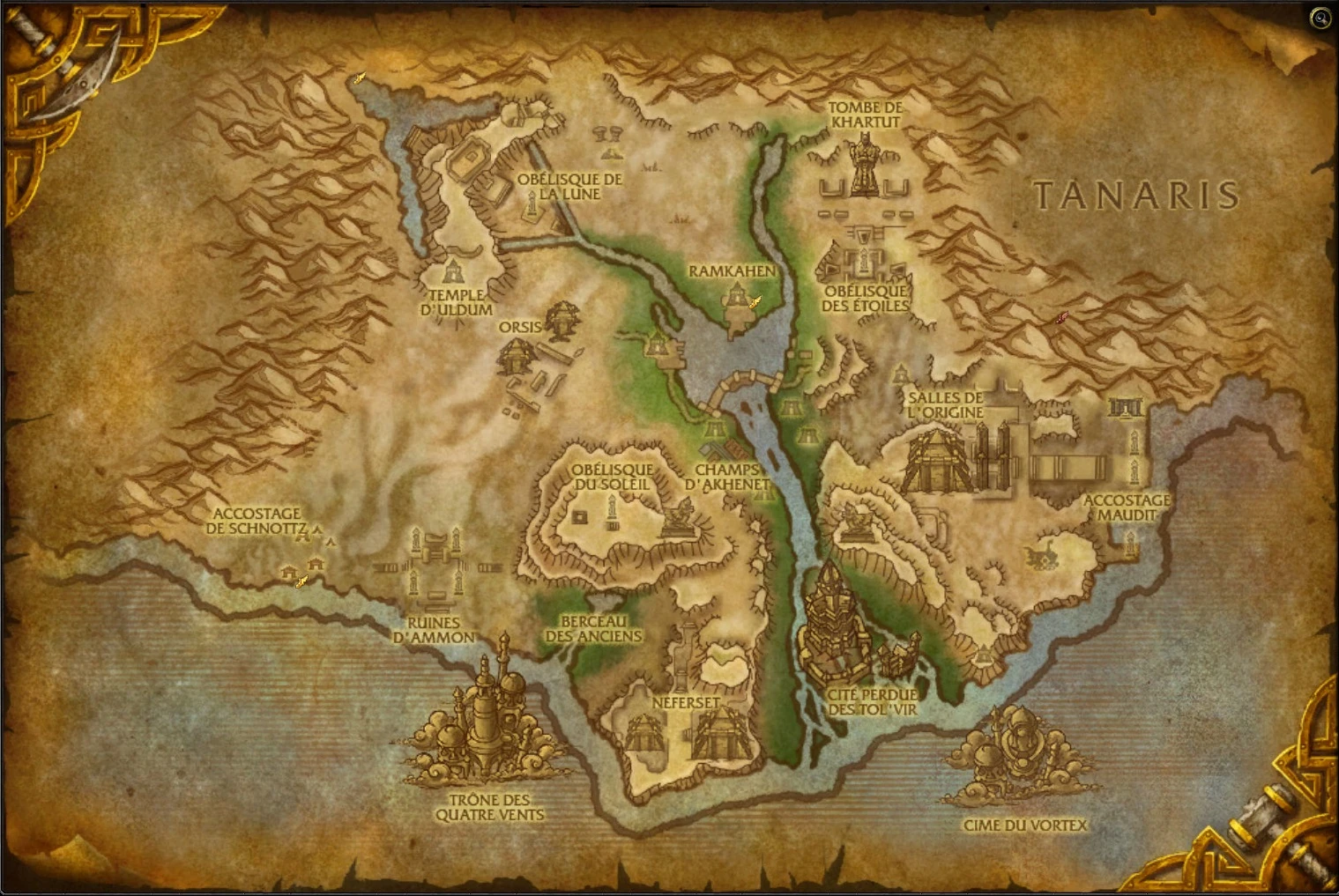Click the yellow quest arrow near Ramkahen
This screenshot has height=896, width=1339.
click(754, 301)
